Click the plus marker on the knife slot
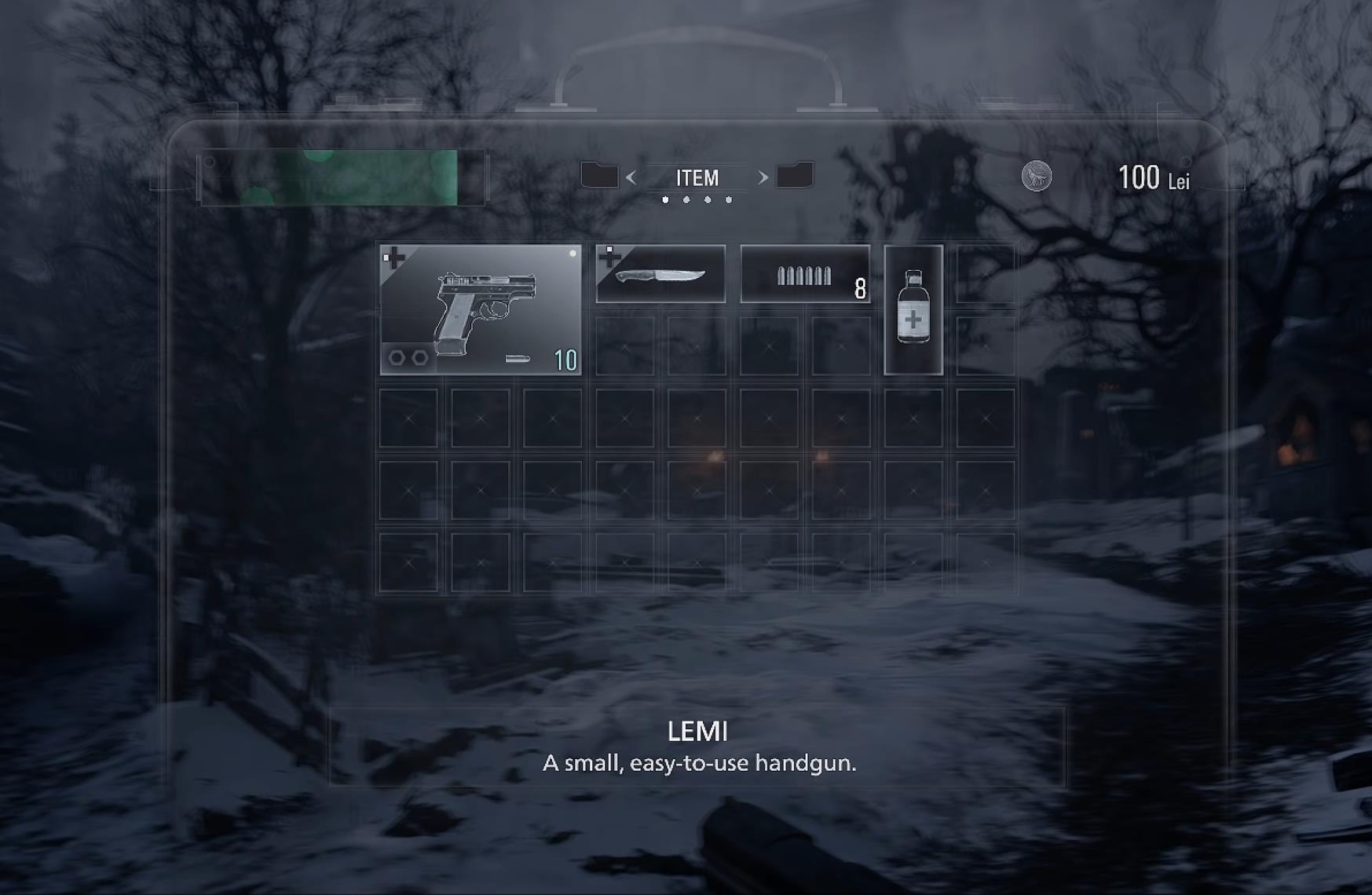 point(609,254)
